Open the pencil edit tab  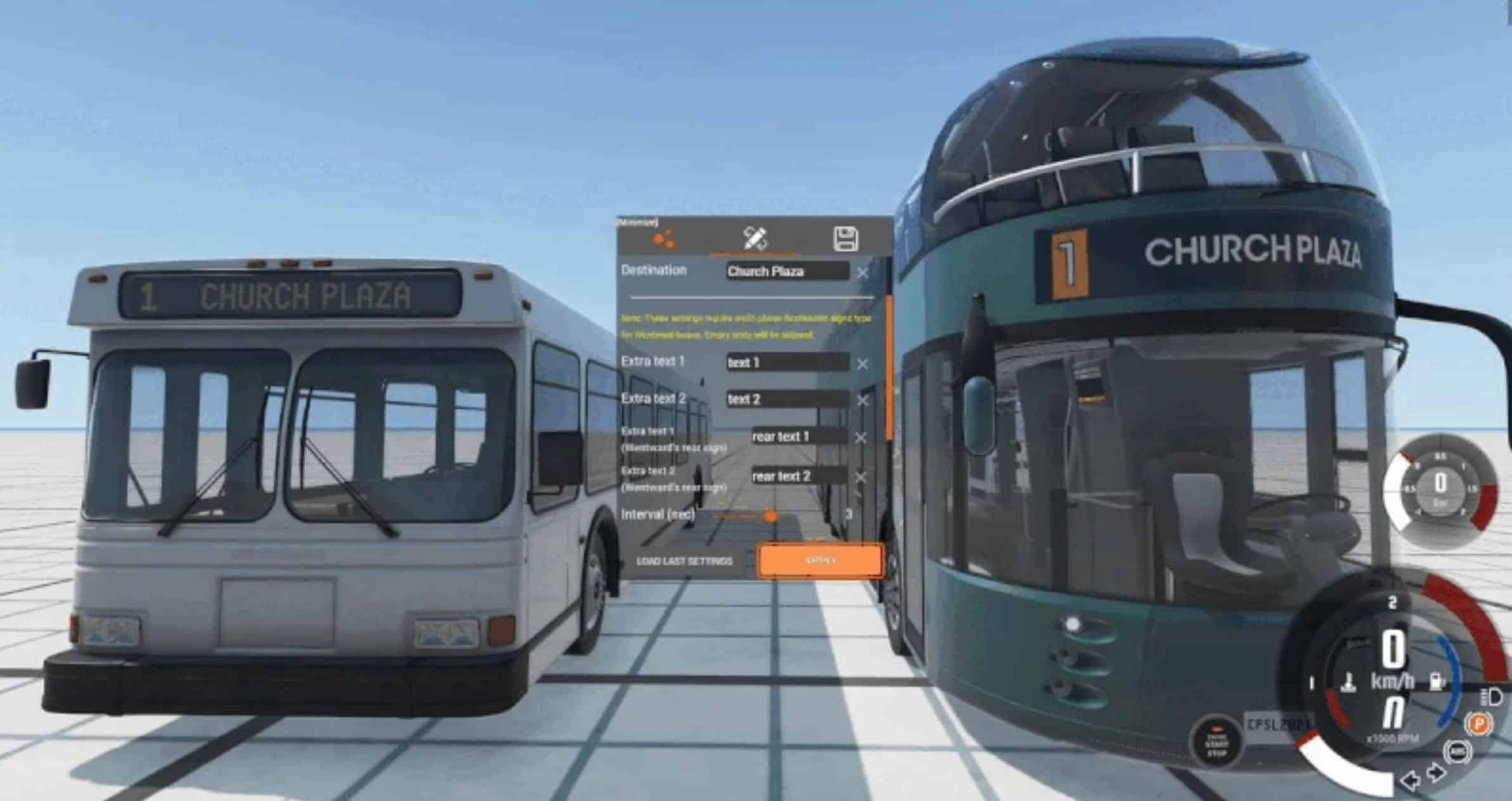tap(755, 238)
